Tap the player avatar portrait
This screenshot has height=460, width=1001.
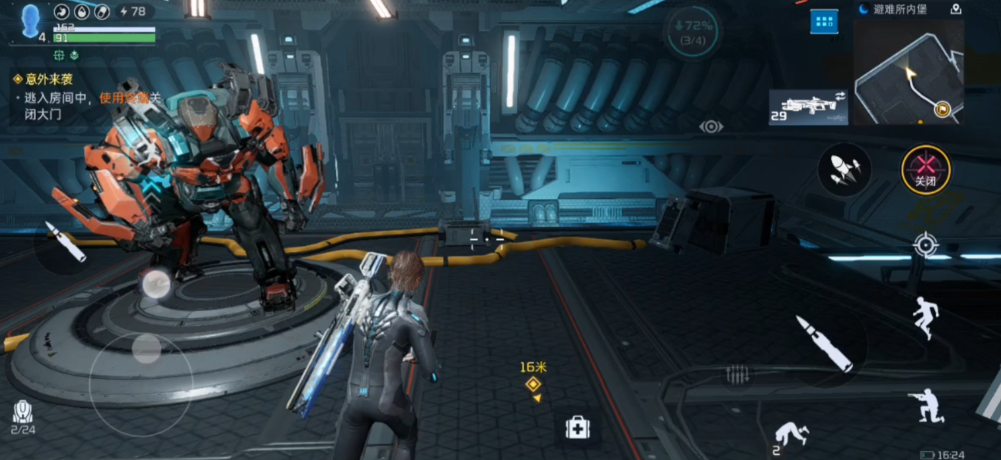30,19
